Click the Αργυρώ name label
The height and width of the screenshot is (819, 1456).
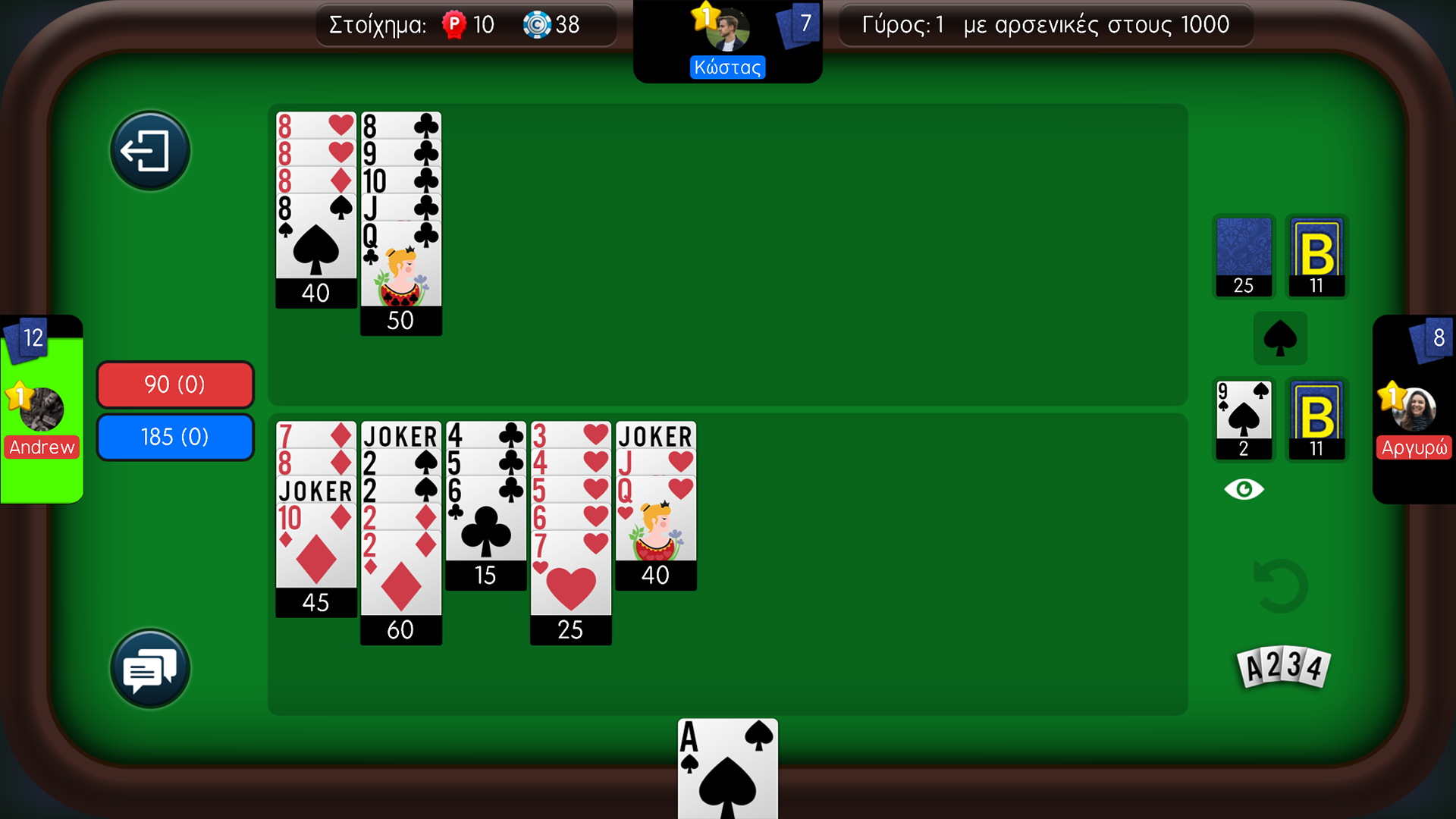click(1414, 447)
